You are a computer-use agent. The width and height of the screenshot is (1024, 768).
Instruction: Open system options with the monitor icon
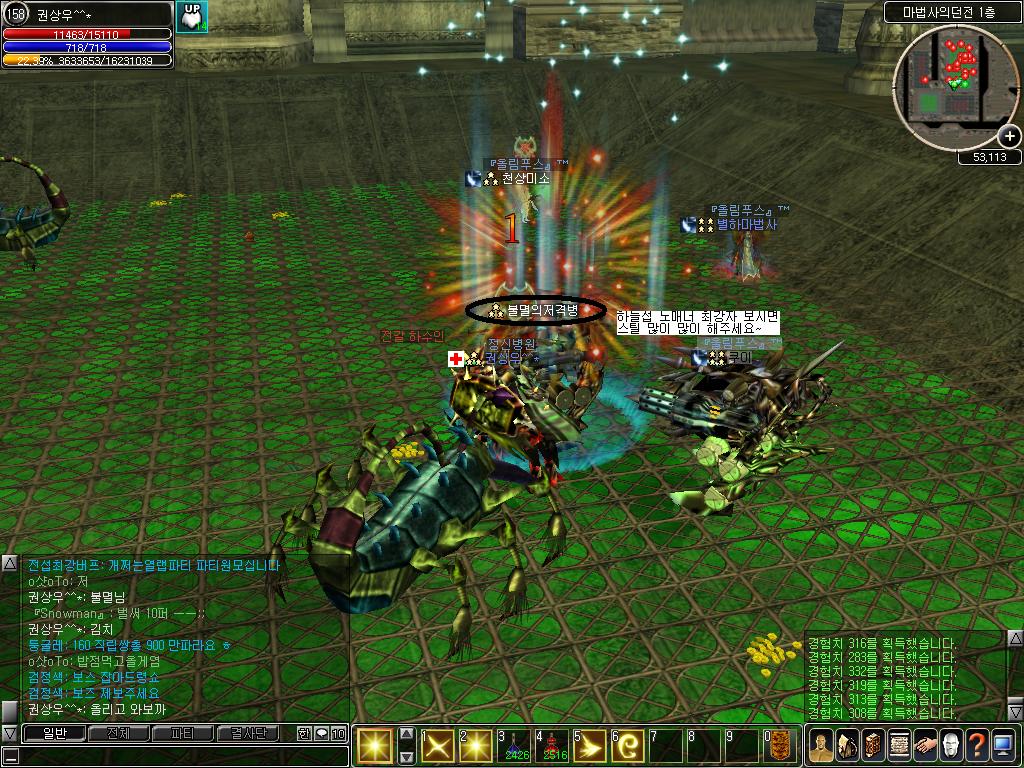[1003, 746]
